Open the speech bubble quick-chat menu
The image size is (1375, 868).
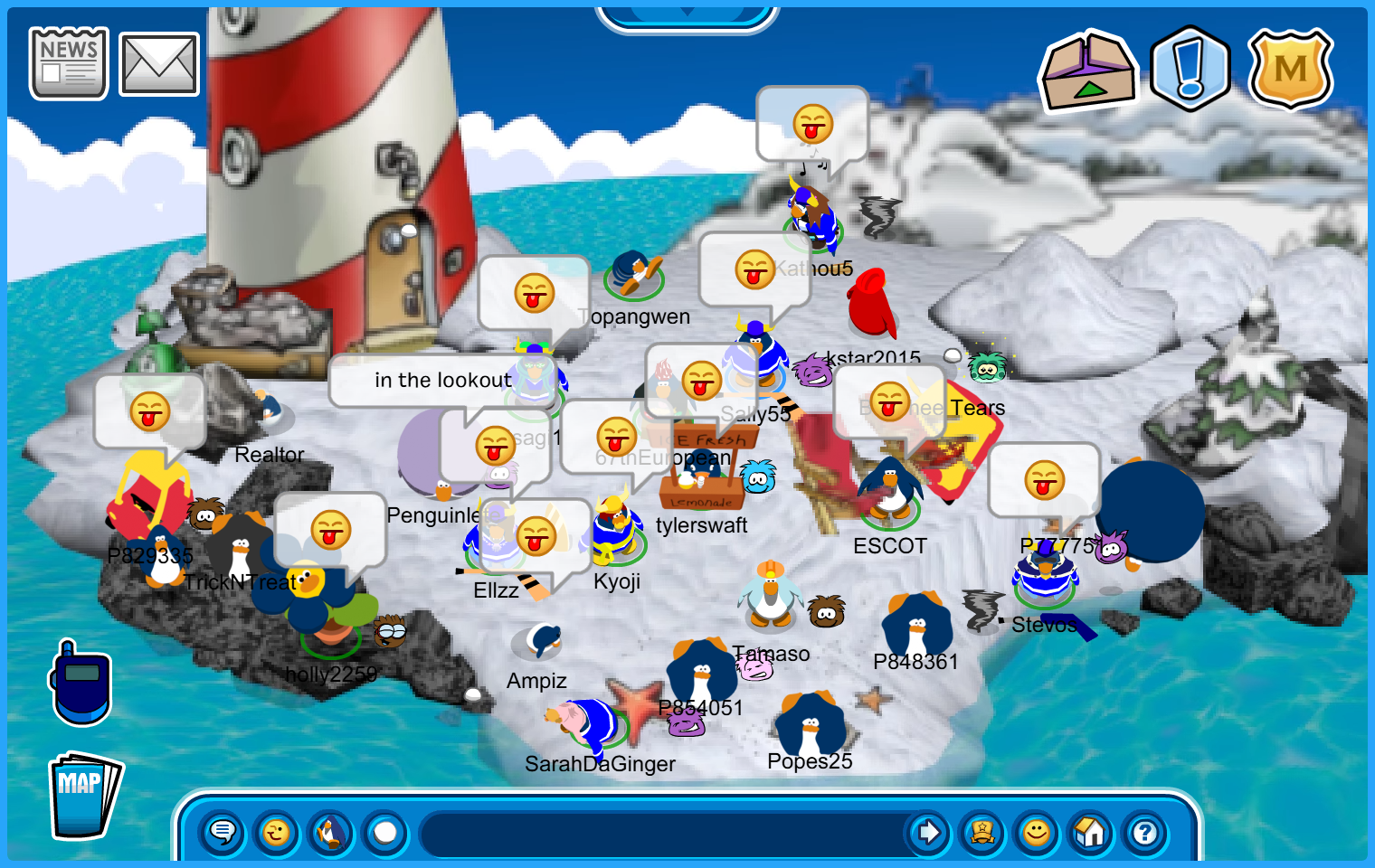click(223, 832)
